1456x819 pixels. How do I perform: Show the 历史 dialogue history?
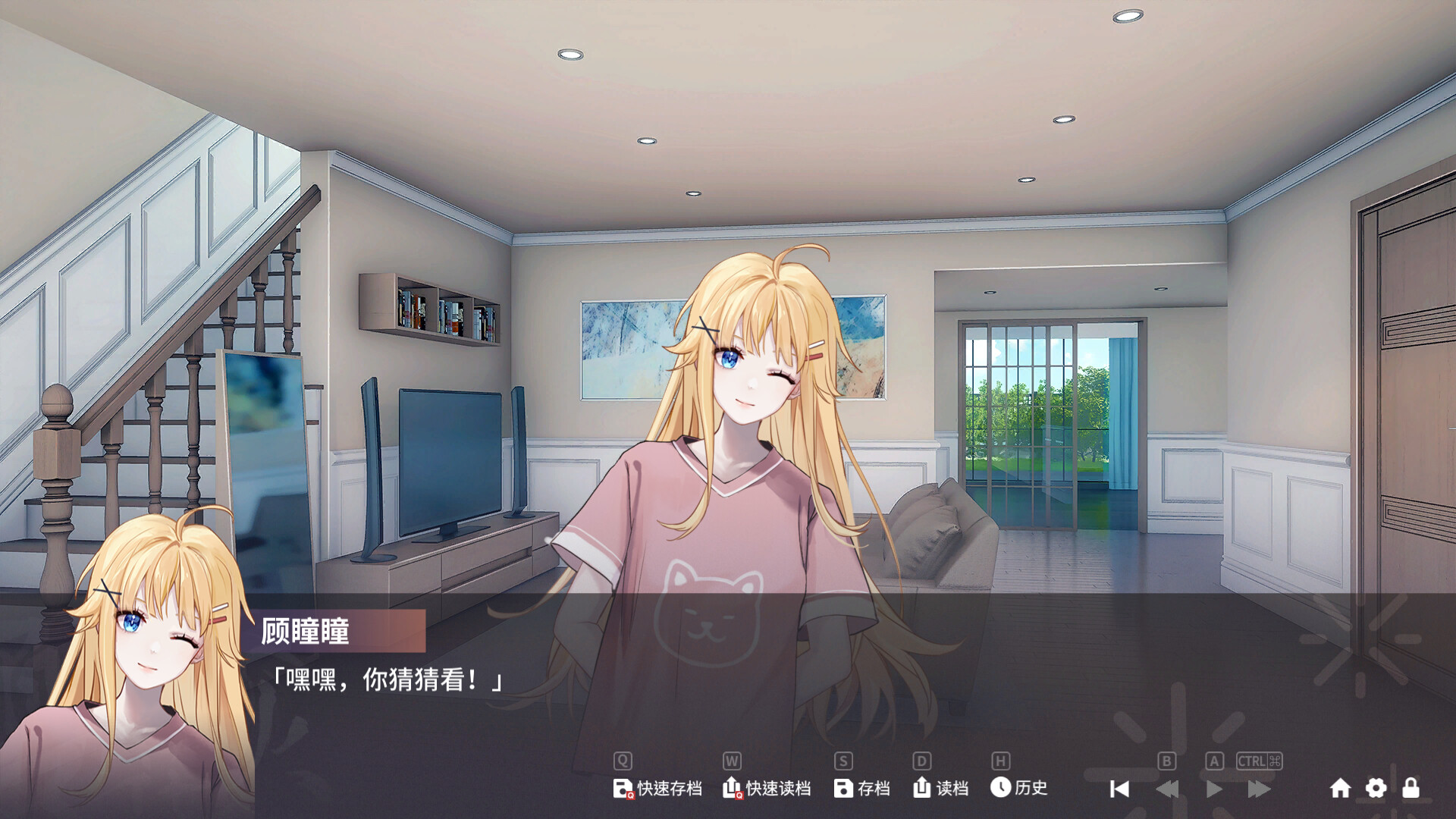click(x=1018, y=789)
